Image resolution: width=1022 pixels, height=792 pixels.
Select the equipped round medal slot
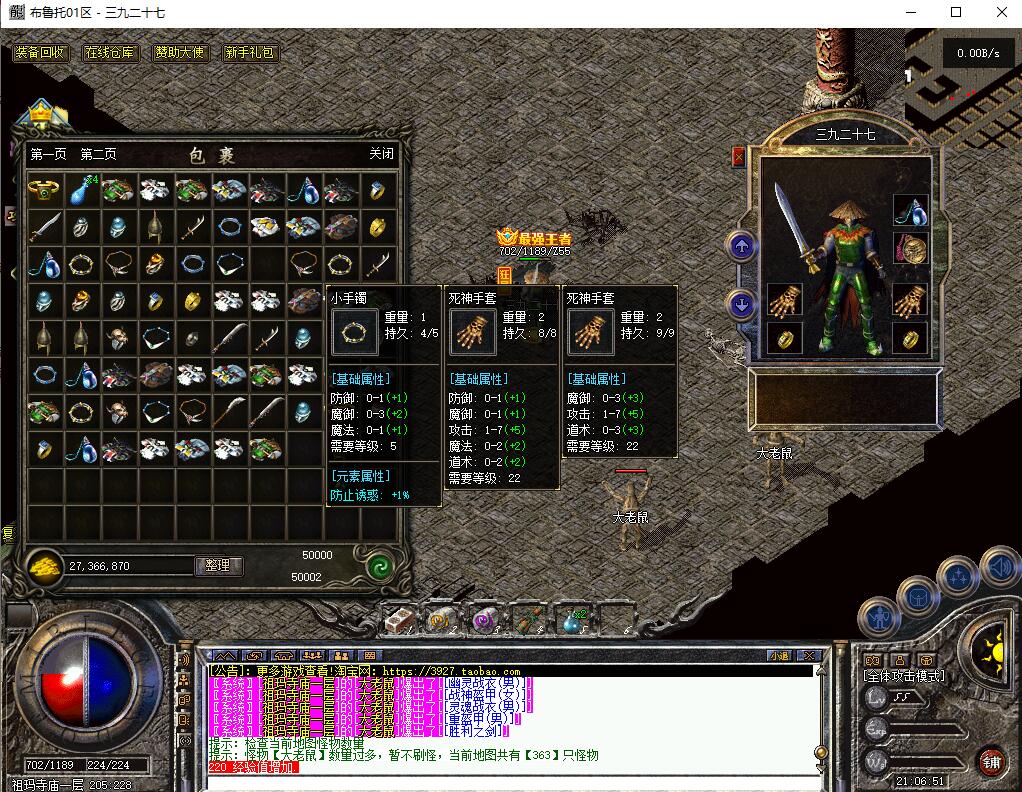coord(910,248)
